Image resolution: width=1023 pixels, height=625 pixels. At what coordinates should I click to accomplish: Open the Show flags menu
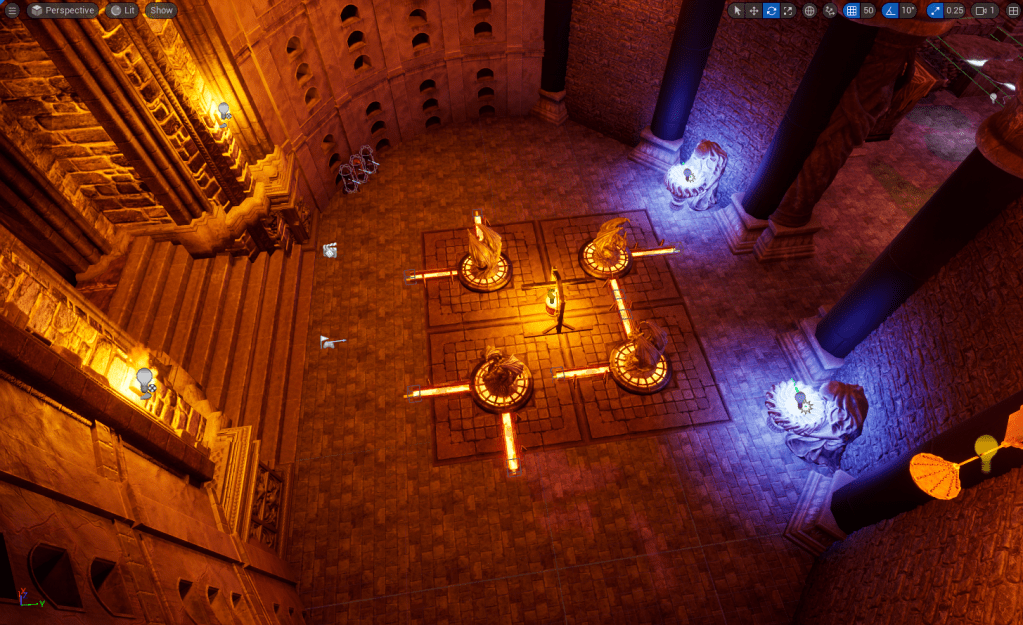[161, 10]
